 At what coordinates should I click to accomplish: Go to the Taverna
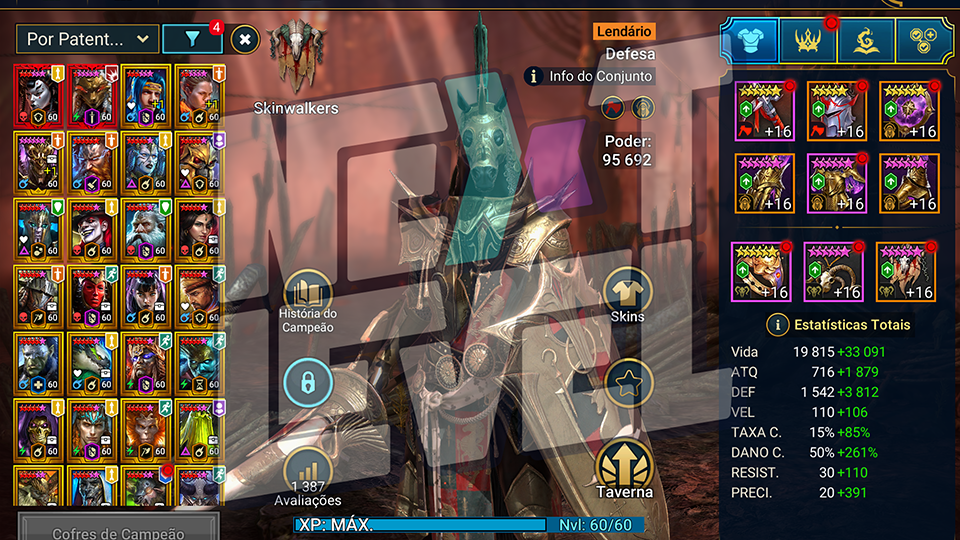(x=626, y=470)
